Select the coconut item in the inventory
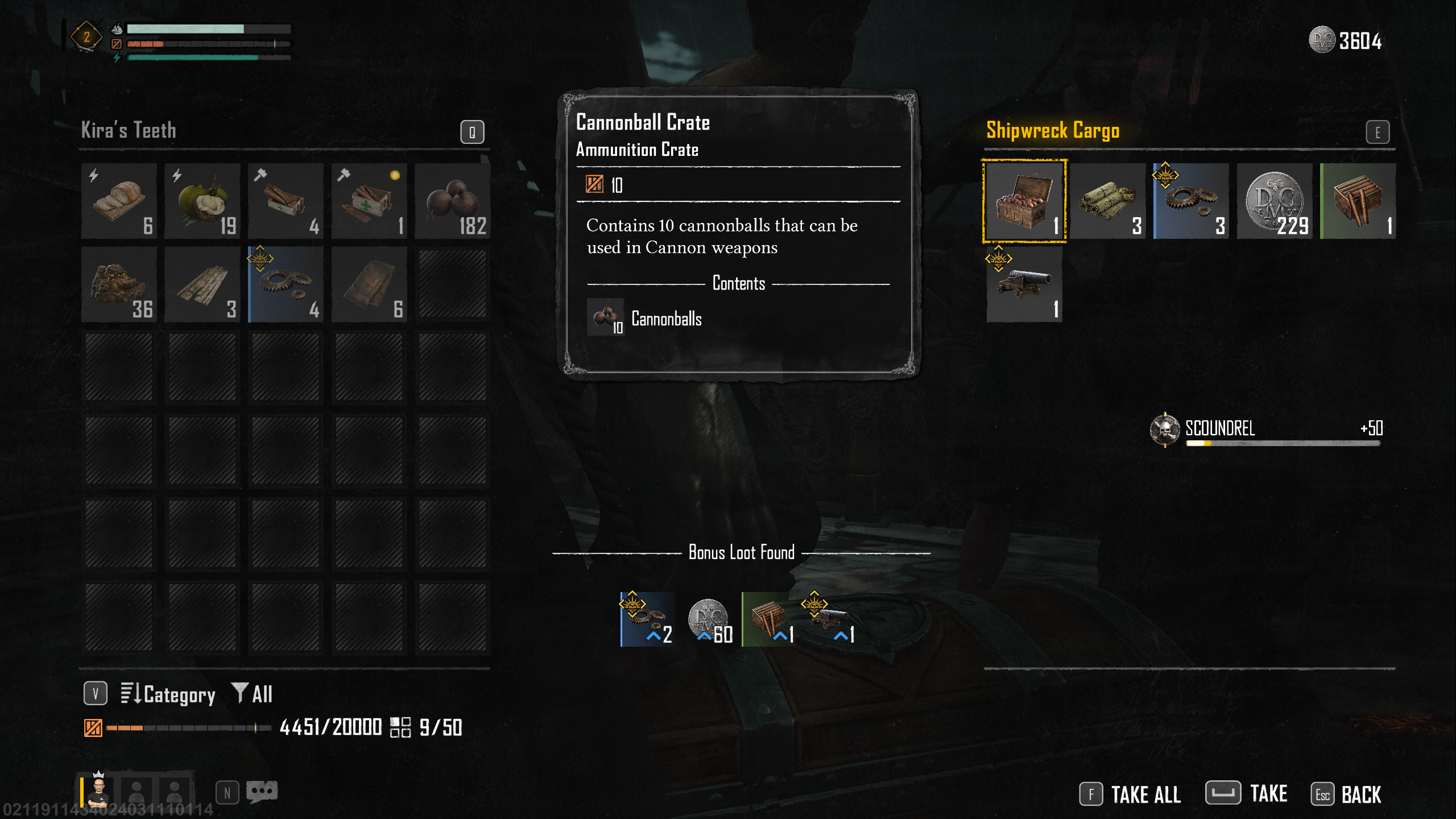1456x819 pixels. [202, 201]
